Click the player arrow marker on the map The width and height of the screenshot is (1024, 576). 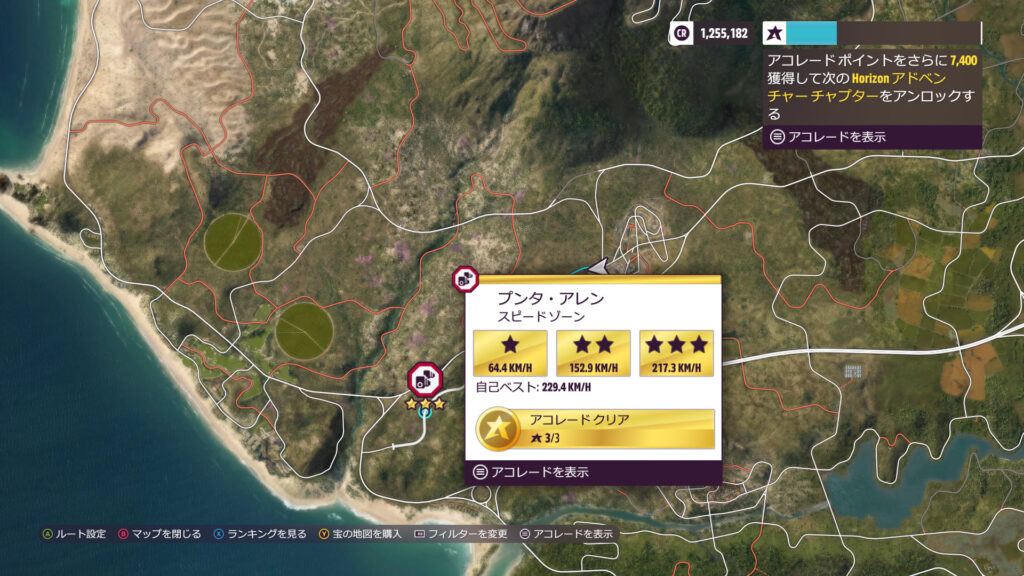click(601, 267)
